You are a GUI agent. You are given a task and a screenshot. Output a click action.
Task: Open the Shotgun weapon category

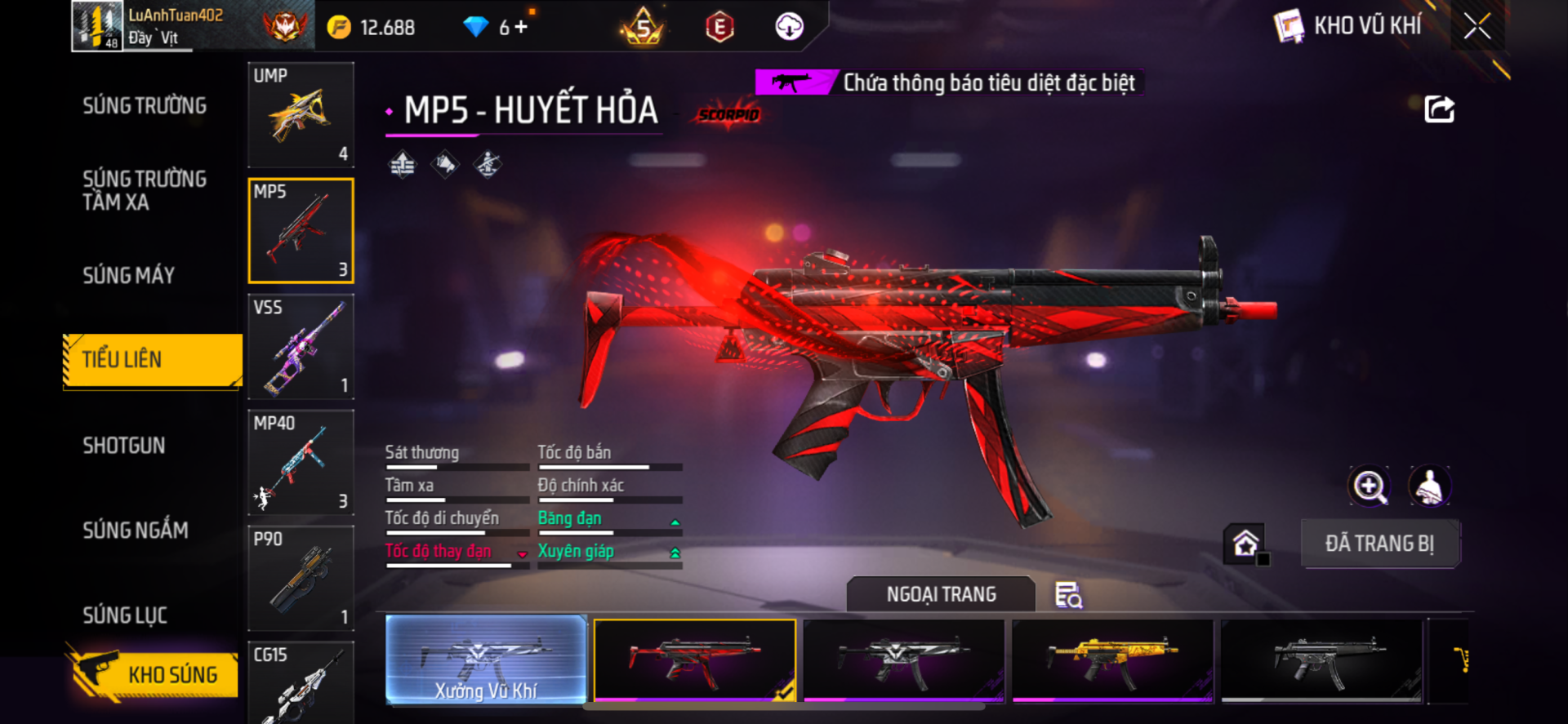(124, 446)
